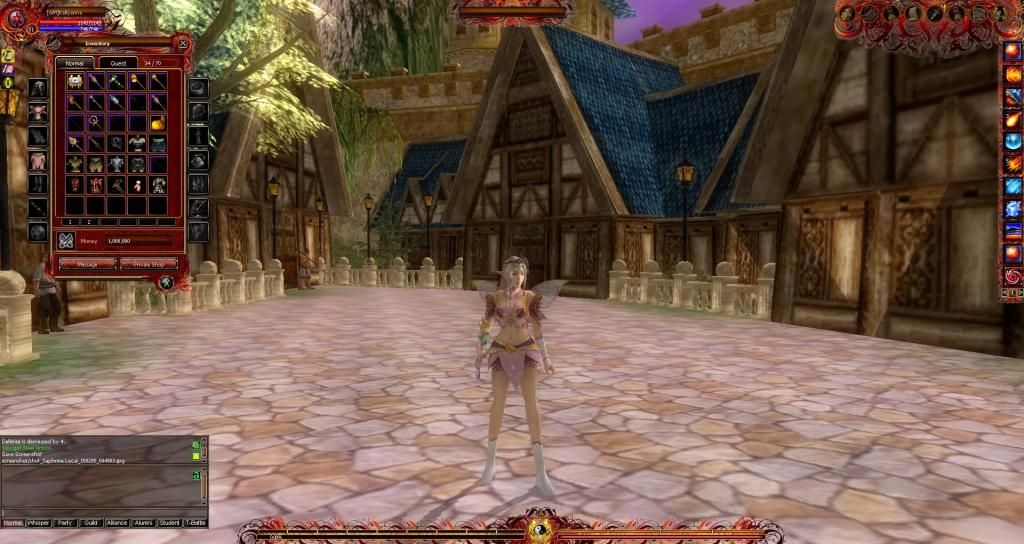Toggle the yellow chat filter button
This screenshot has width=1024, height=544.
click(x=196, y=455)
